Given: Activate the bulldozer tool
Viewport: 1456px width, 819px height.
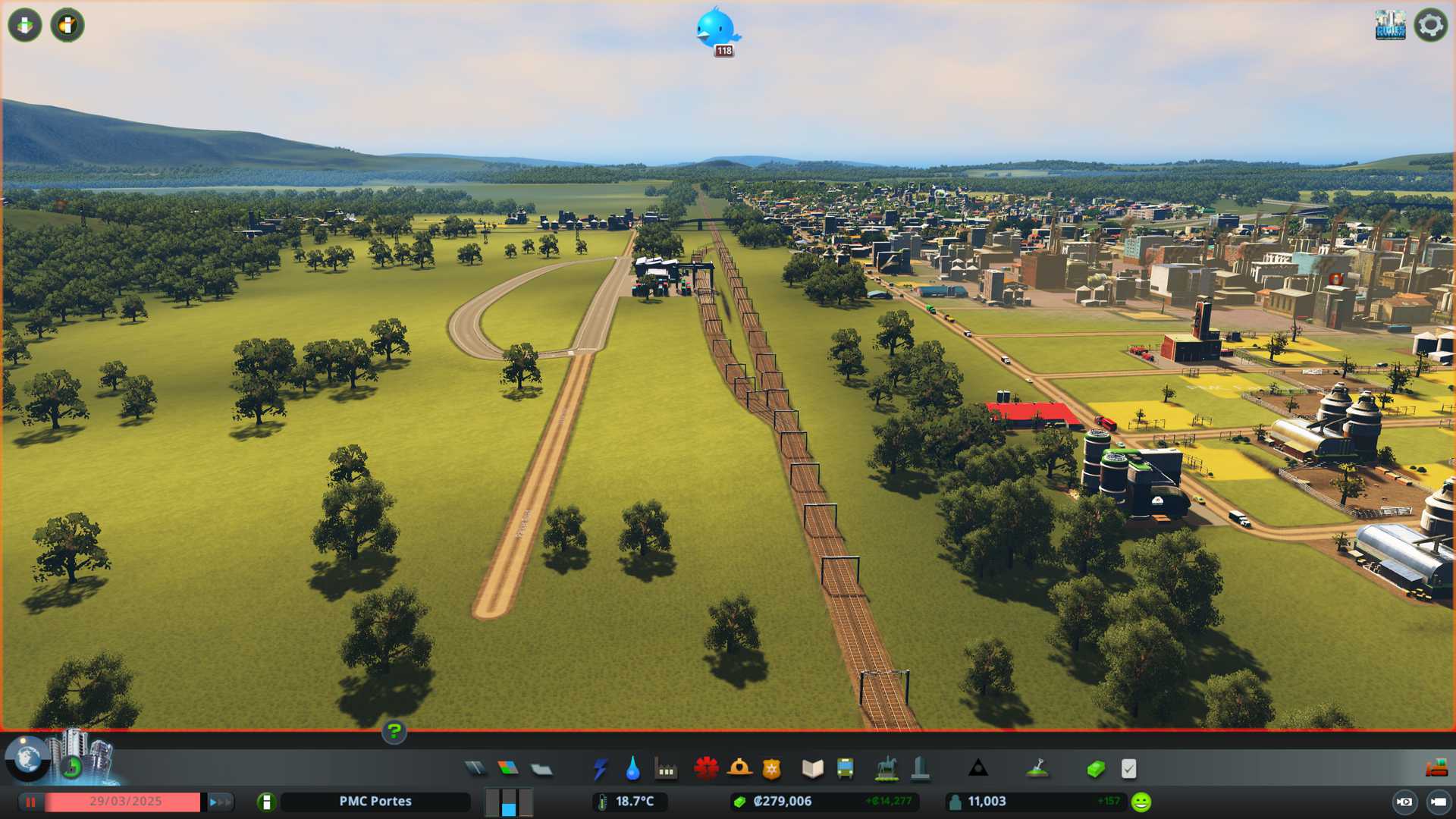Looking at the screenshot, I should point(1436,769).
